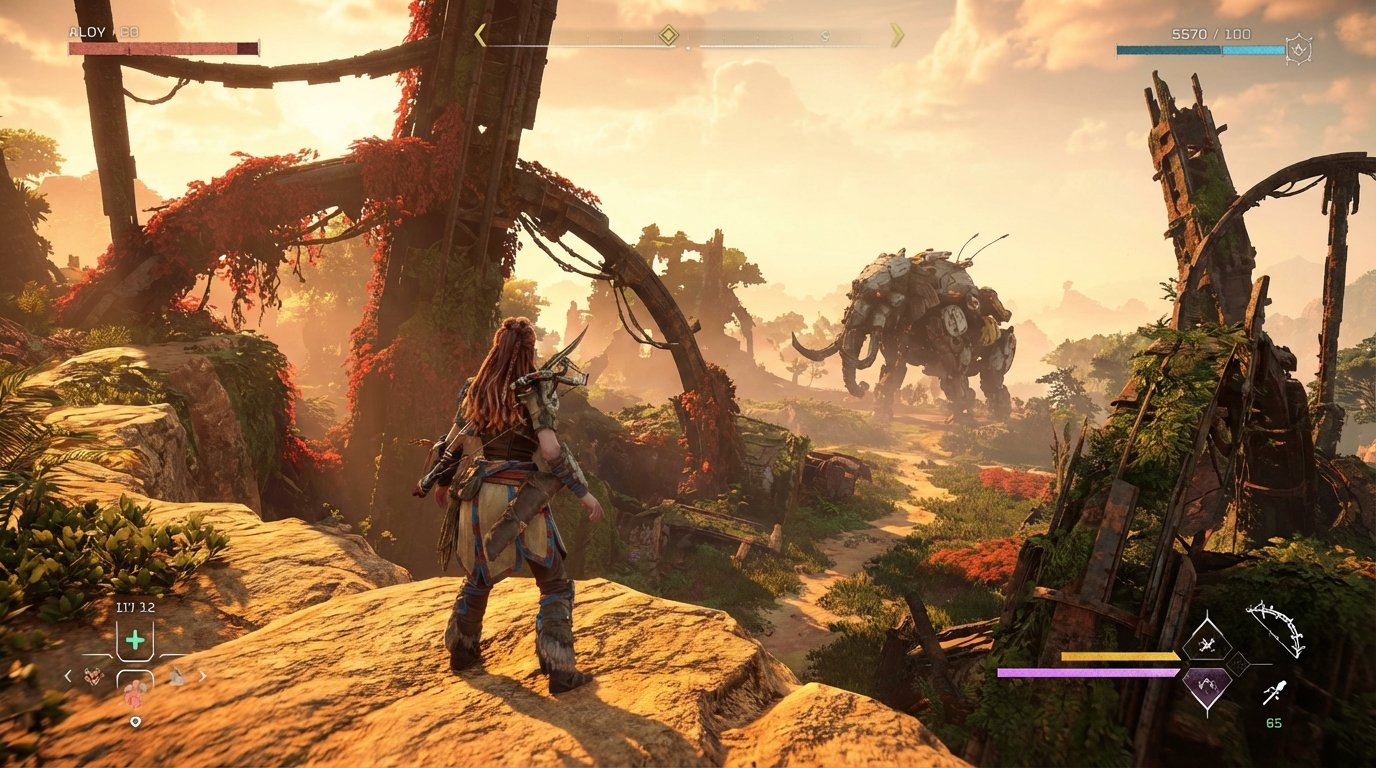Viewport: 1376px width, 768px height.
Task: Click the right chevron on the item selector
Action: (203, 676)
